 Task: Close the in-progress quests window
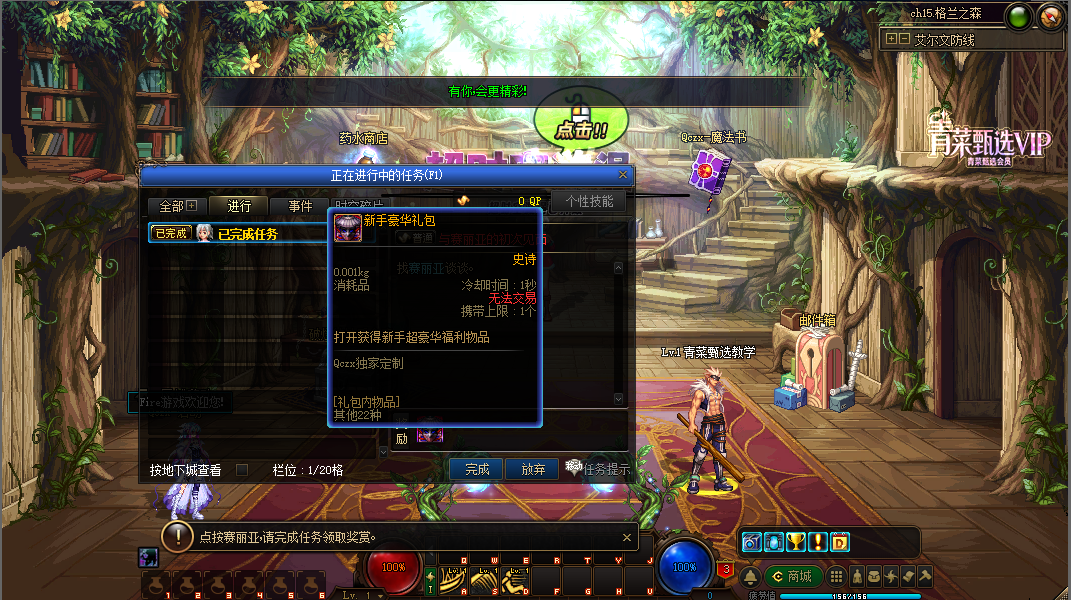(624, 175)
